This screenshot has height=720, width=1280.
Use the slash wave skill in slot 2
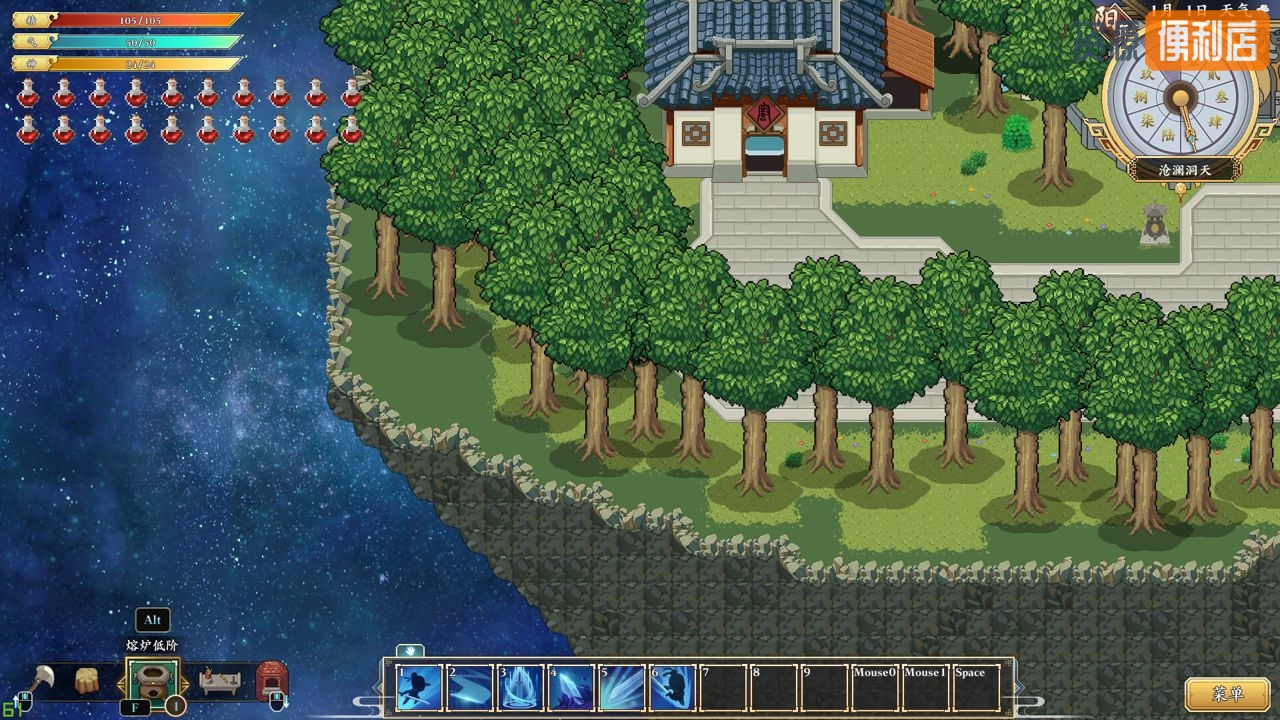(470, 688)
